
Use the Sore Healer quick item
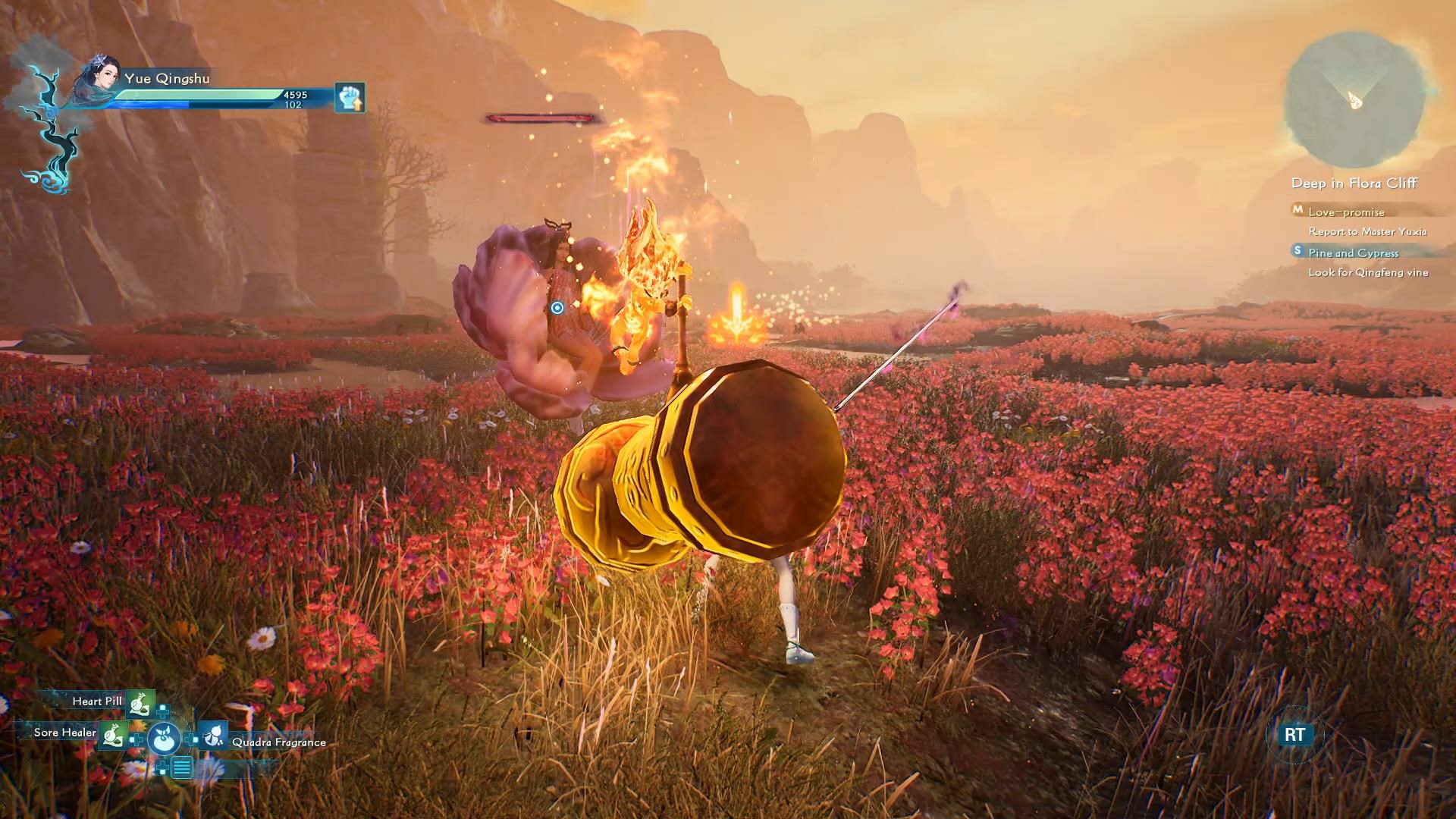[x=114, y=734]
